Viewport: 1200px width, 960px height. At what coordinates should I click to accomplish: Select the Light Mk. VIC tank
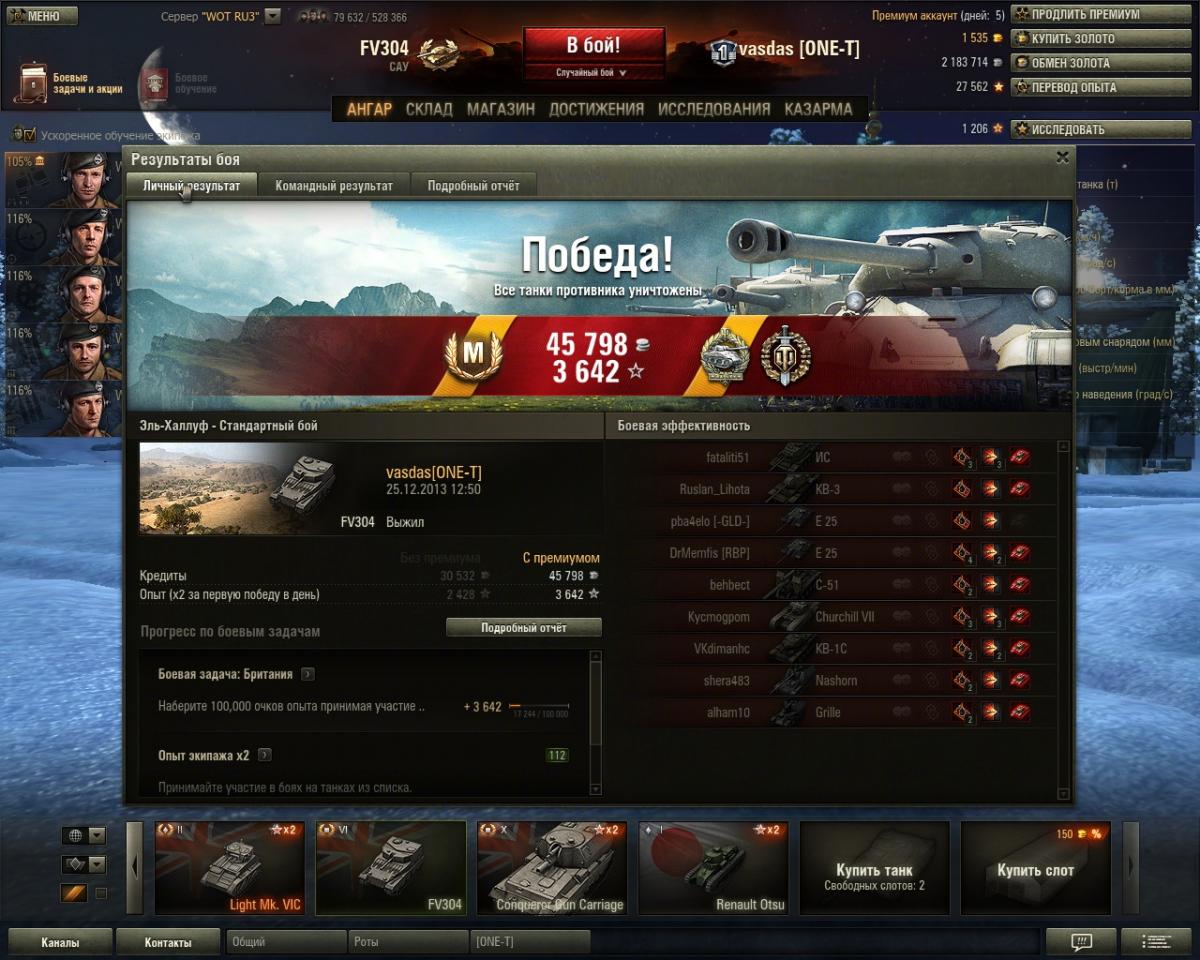[x=230, y=868]
